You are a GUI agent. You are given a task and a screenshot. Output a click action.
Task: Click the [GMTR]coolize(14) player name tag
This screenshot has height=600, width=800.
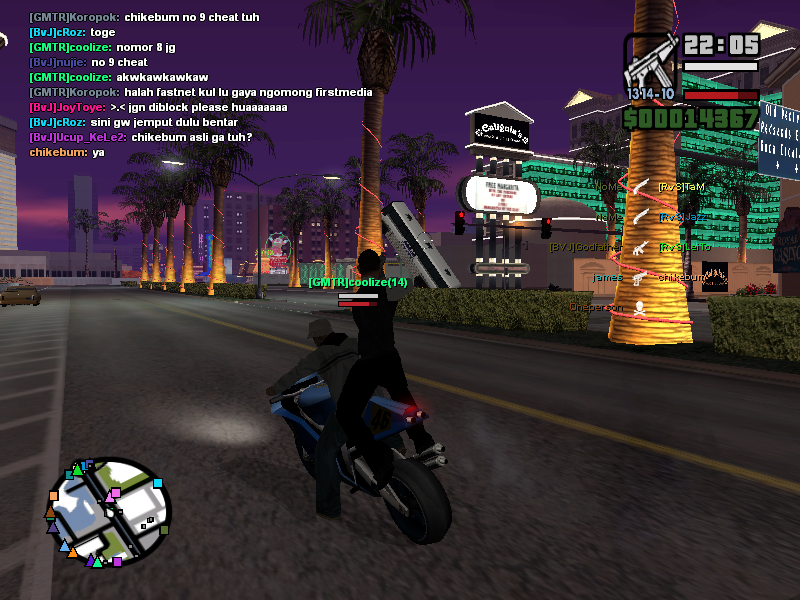[357, 283]
